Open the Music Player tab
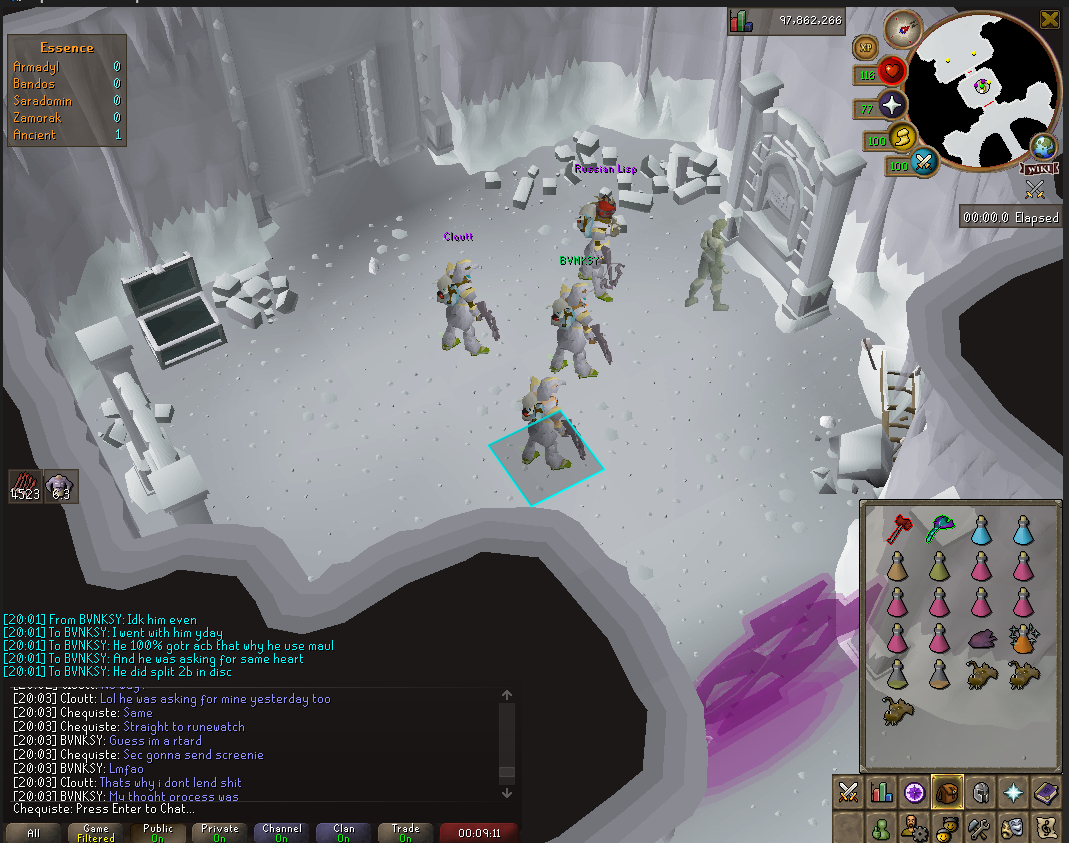1069x843 pixels. pyautogui.click(x=1046, y=827)
